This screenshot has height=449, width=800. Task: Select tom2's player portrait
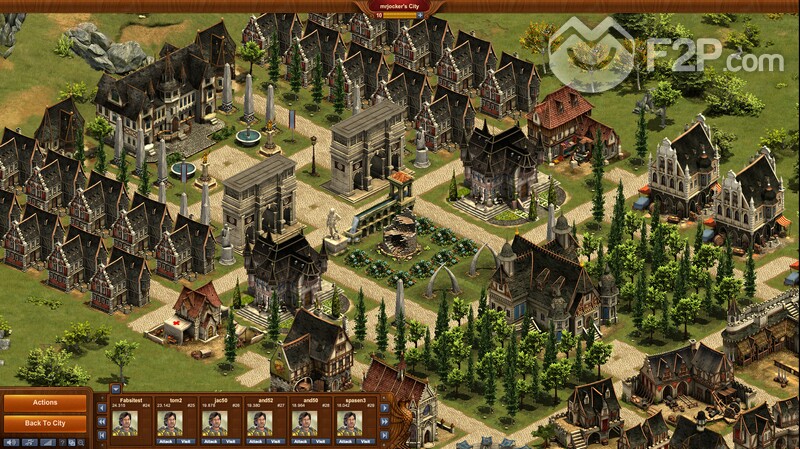pos(170,423)
